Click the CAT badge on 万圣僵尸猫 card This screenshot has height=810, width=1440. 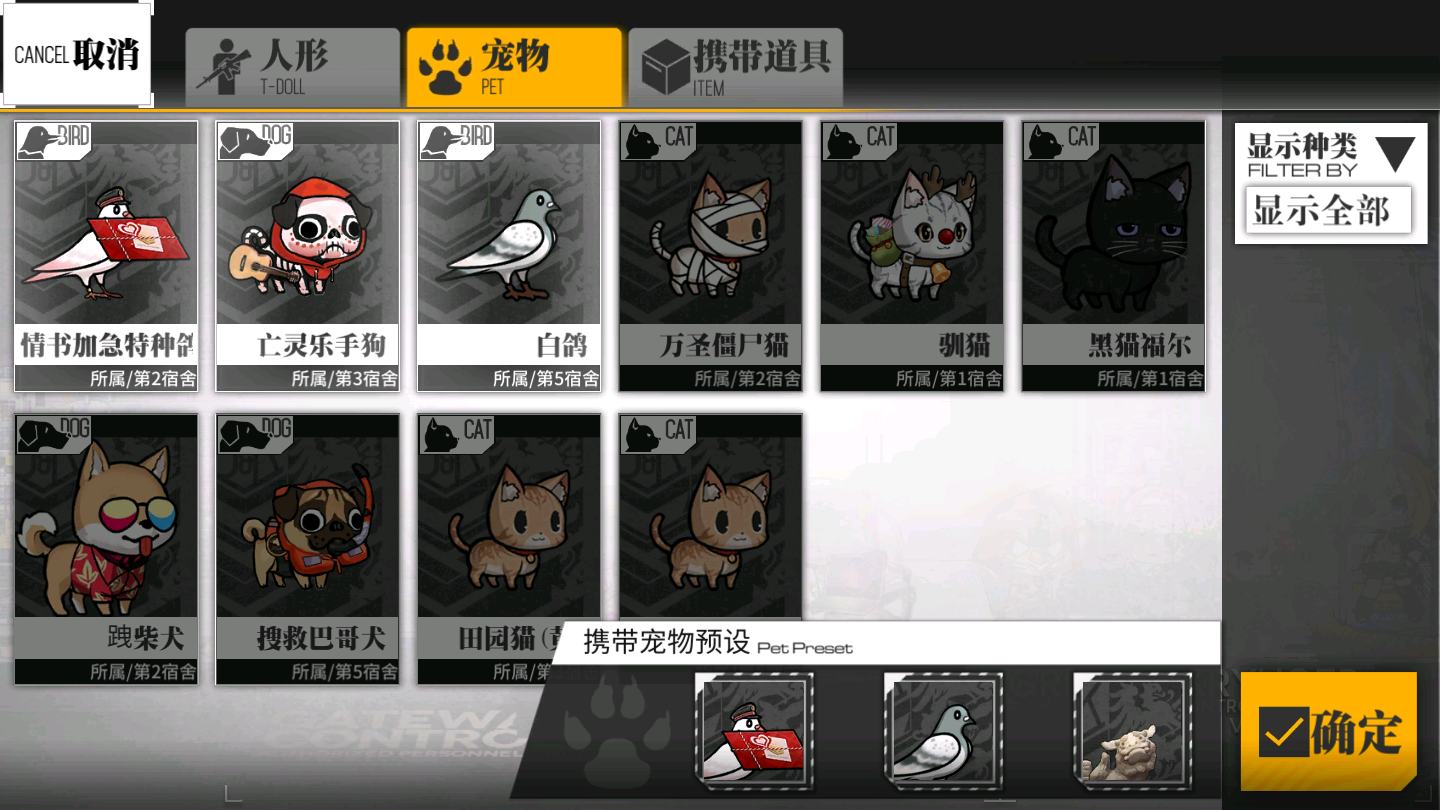659,140
